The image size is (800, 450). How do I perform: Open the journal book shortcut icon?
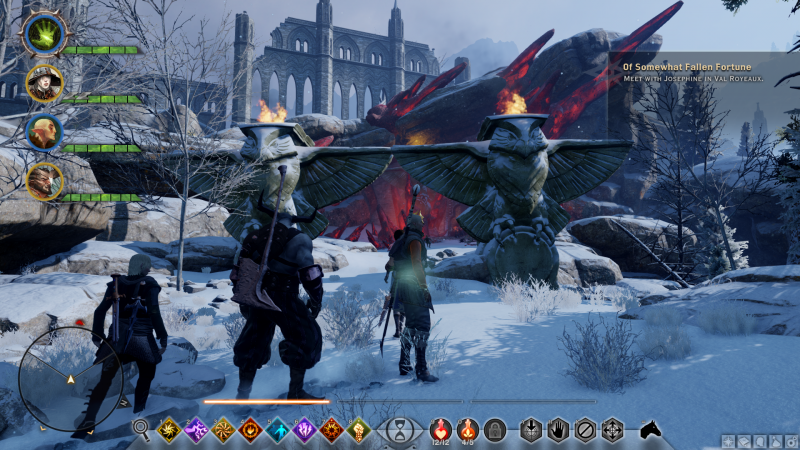click(x=744, y=441)
